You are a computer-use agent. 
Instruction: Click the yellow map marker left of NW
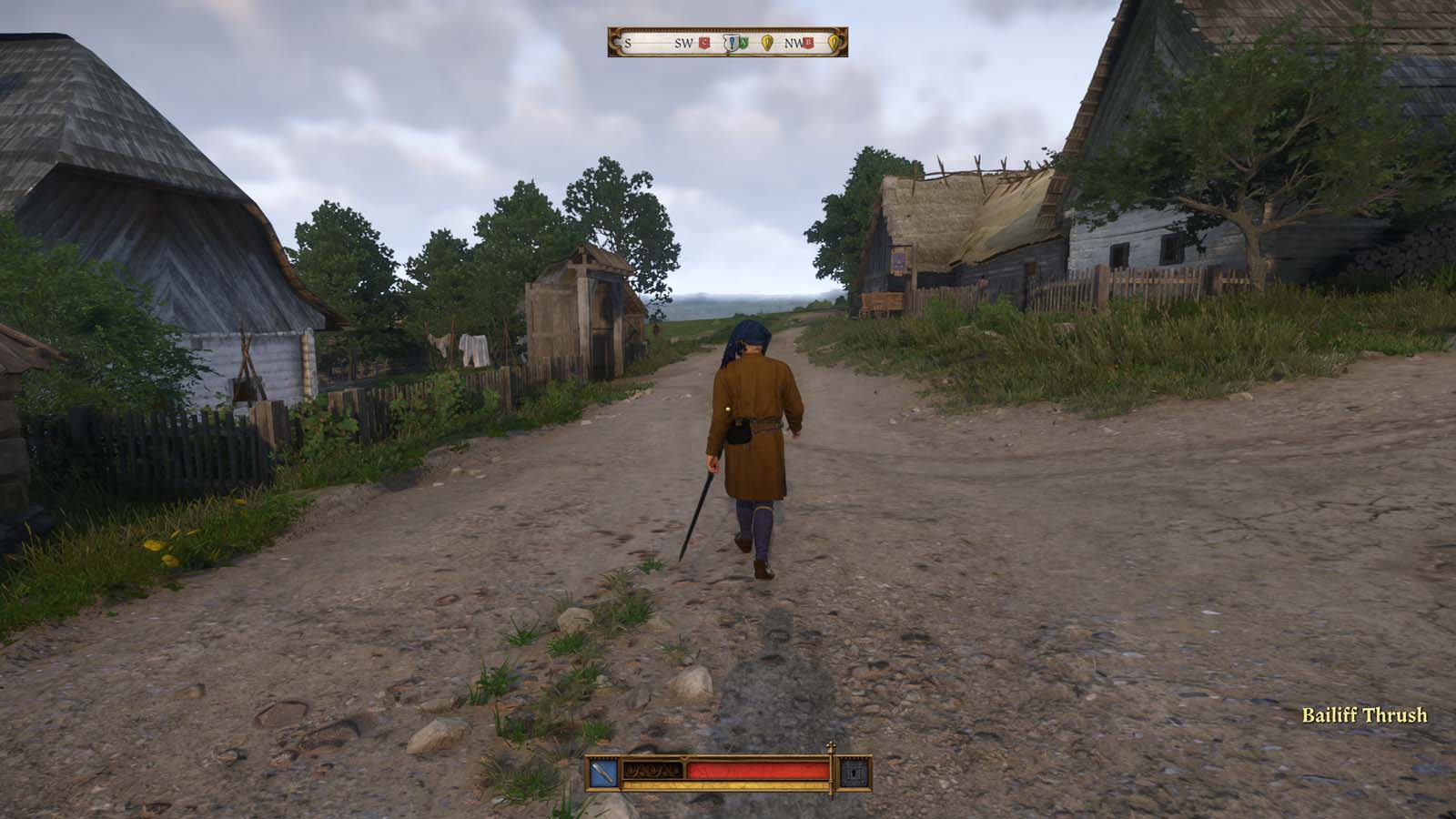(x=767, y=43)
